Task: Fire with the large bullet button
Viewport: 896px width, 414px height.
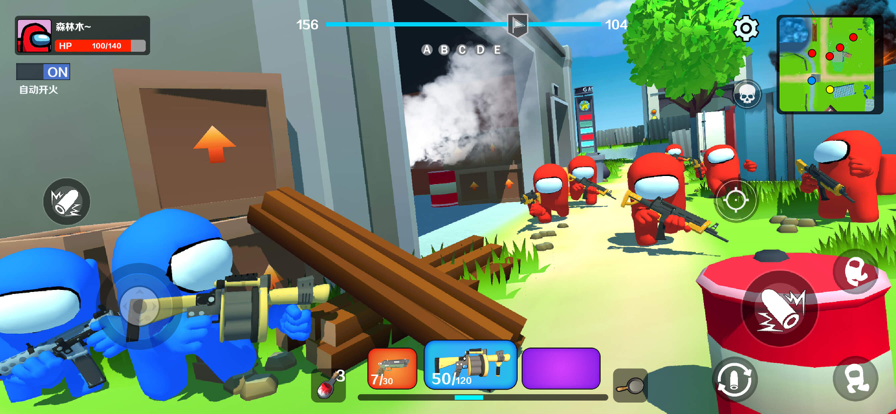Action: click(x=781, y=308)
